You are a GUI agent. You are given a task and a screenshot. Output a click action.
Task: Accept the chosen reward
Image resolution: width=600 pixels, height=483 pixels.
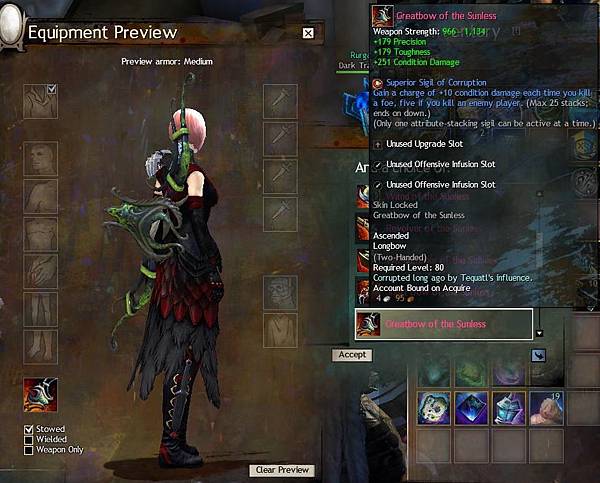click(352, 355)
